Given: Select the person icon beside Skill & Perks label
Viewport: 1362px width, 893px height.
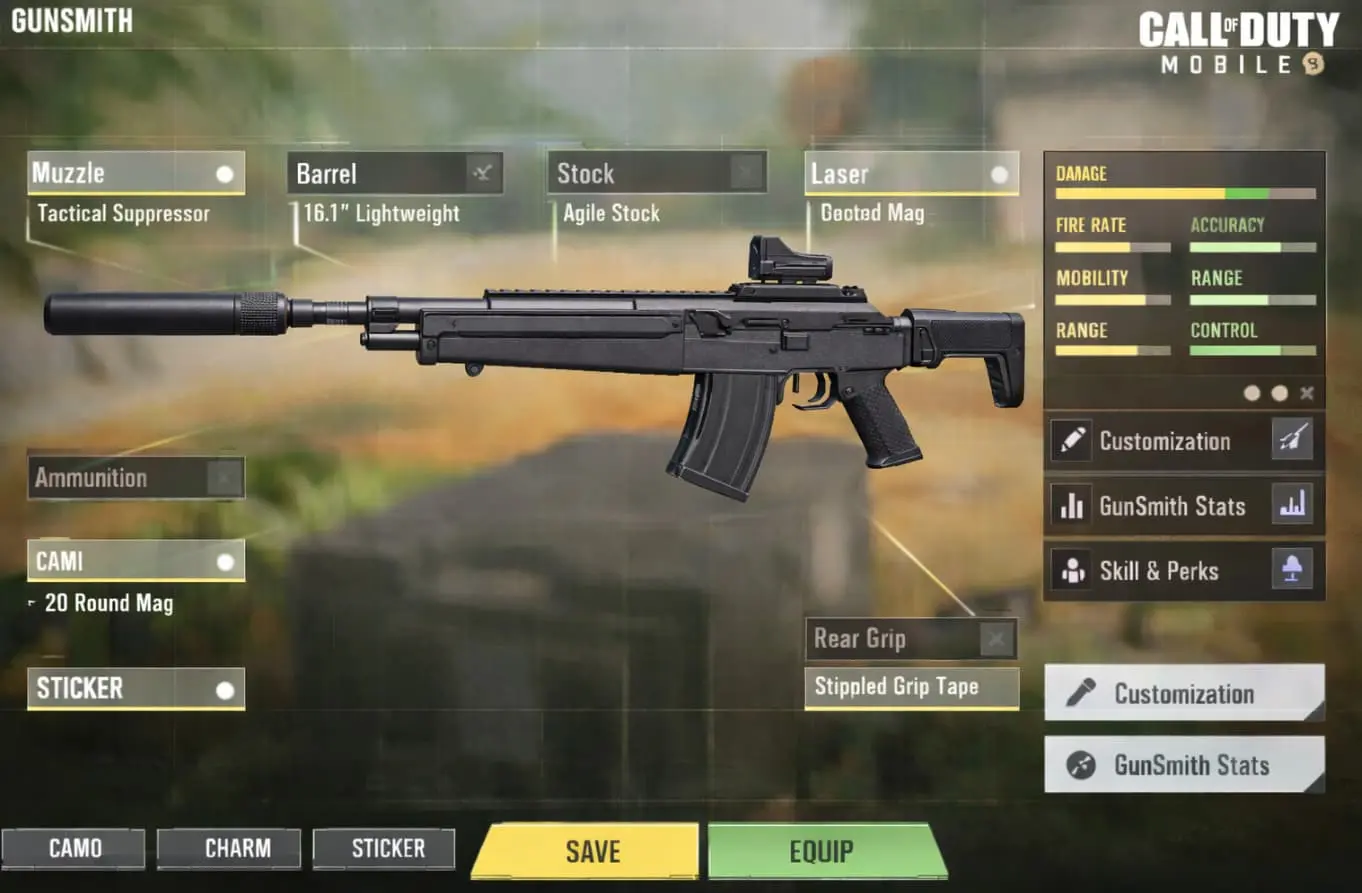Looking at the screenshot, I should [x=1071, y=569].
